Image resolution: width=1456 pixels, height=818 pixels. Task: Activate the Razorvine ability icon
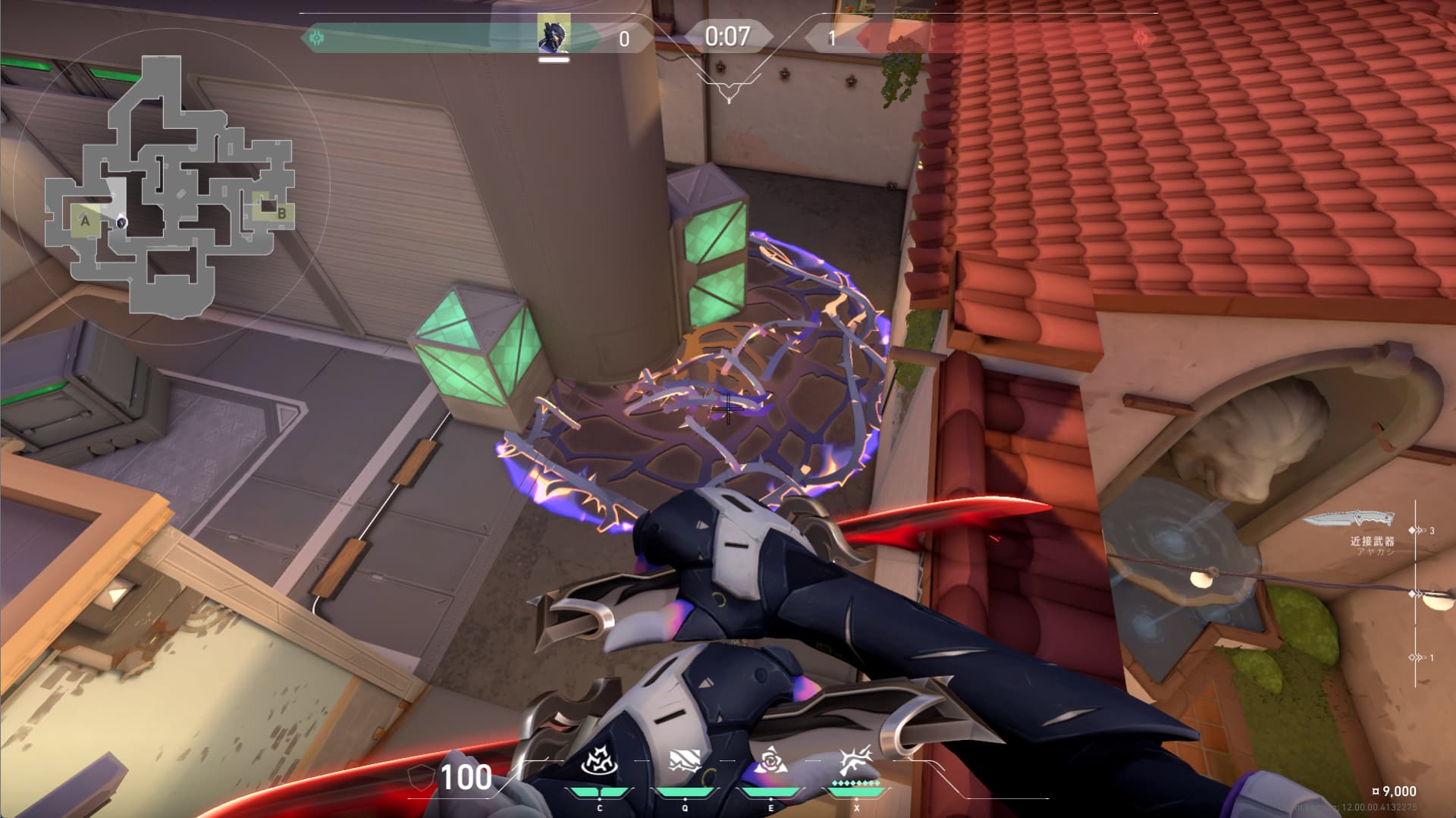point(599,761)
